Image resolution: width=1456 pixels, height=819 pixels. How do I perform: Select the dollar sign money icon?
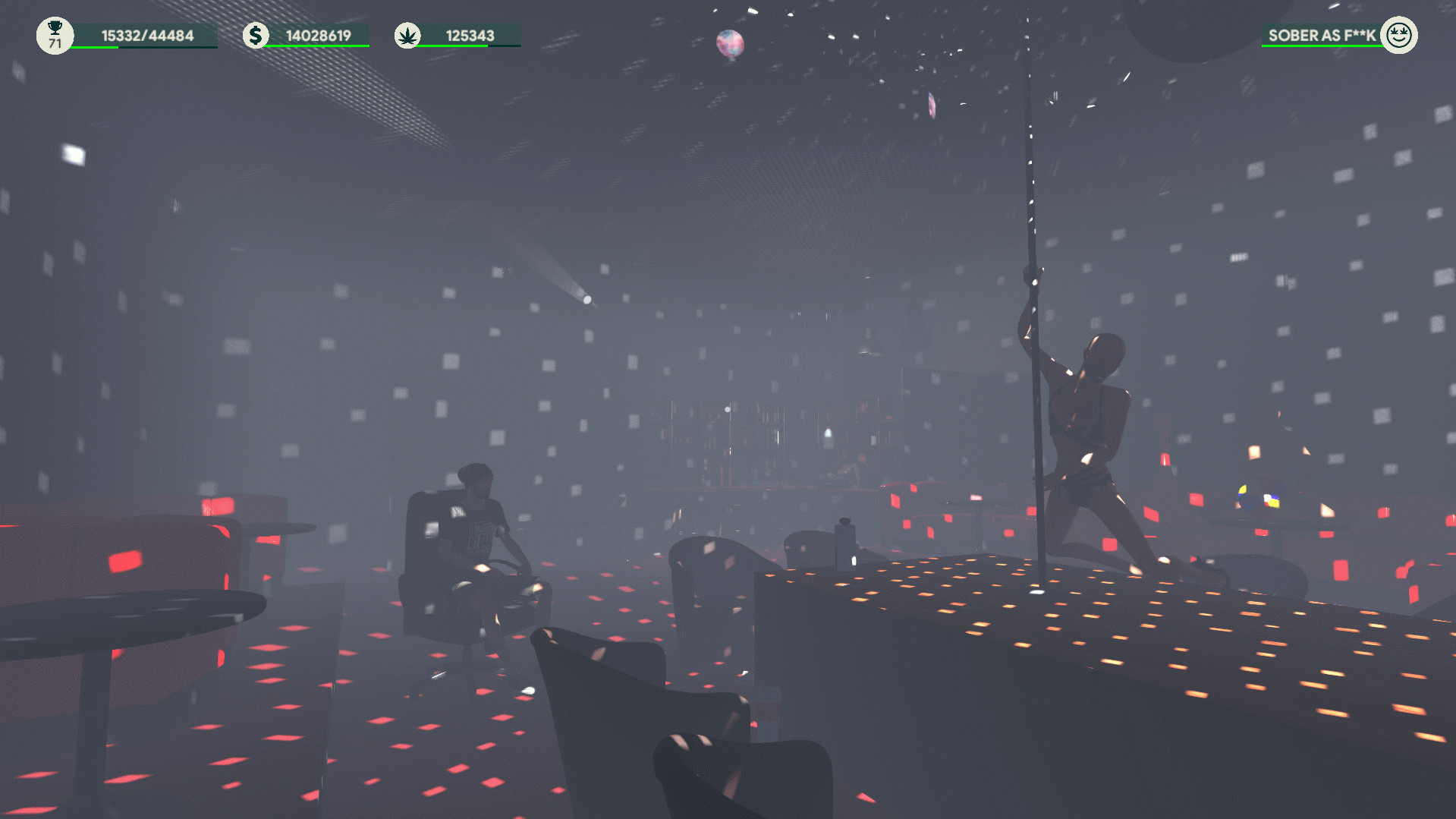click(x=256, y=35)
